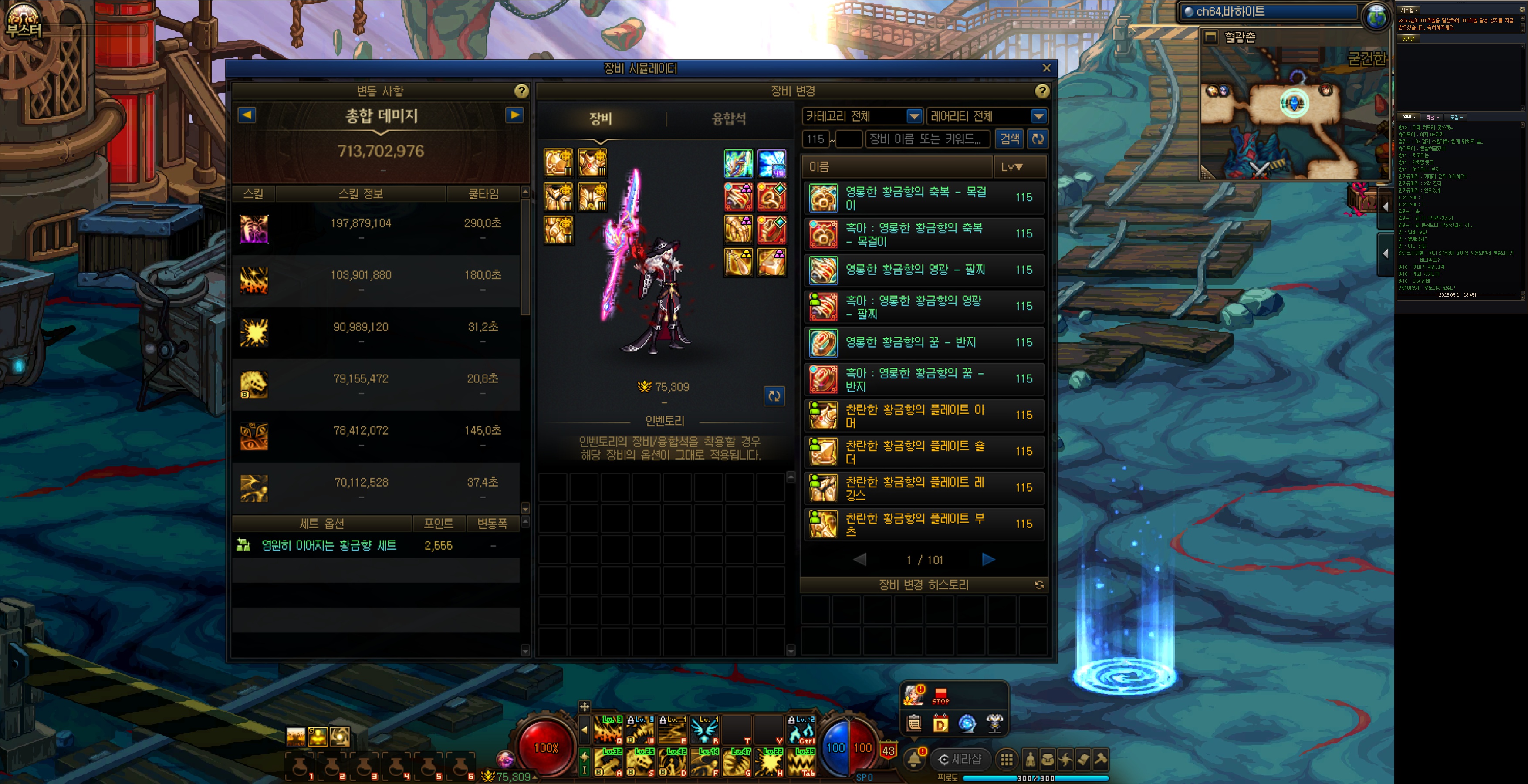This screenshot has width=1528, height=784.
Task: Select the 장비 tab
Action: point(600,119)
